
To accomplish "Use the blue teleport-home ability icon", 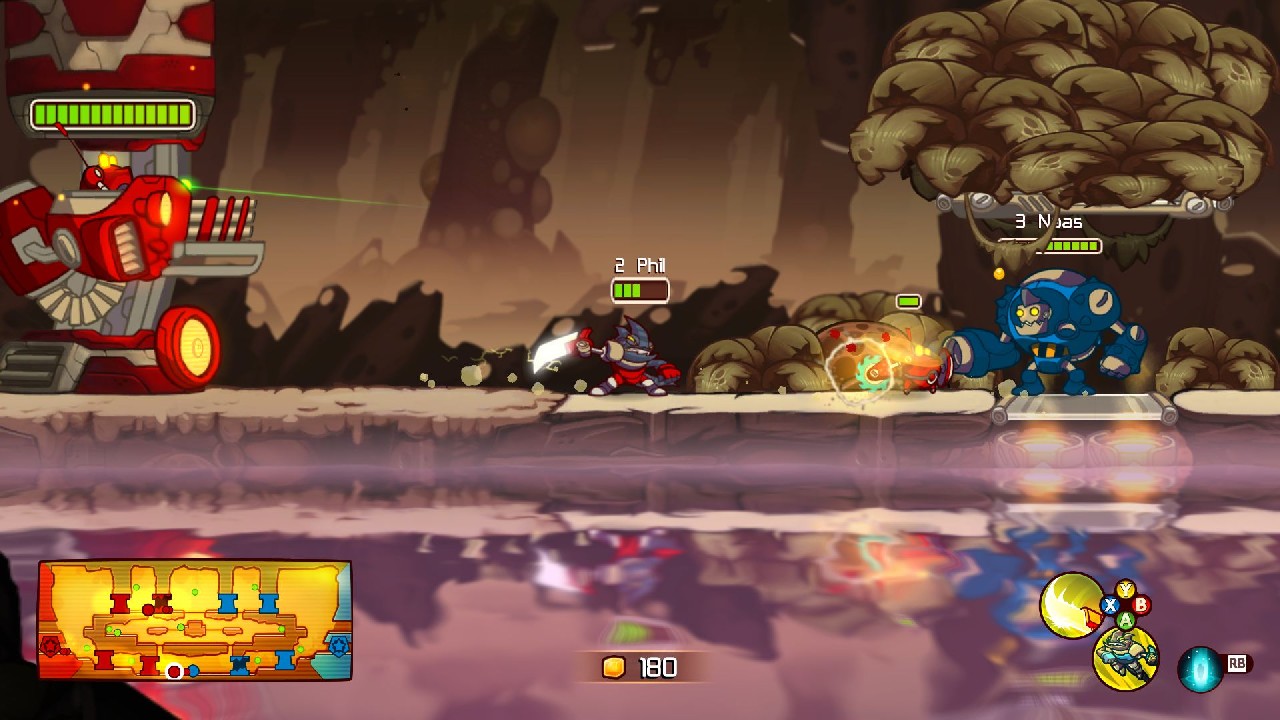I will click(1199, 669).
